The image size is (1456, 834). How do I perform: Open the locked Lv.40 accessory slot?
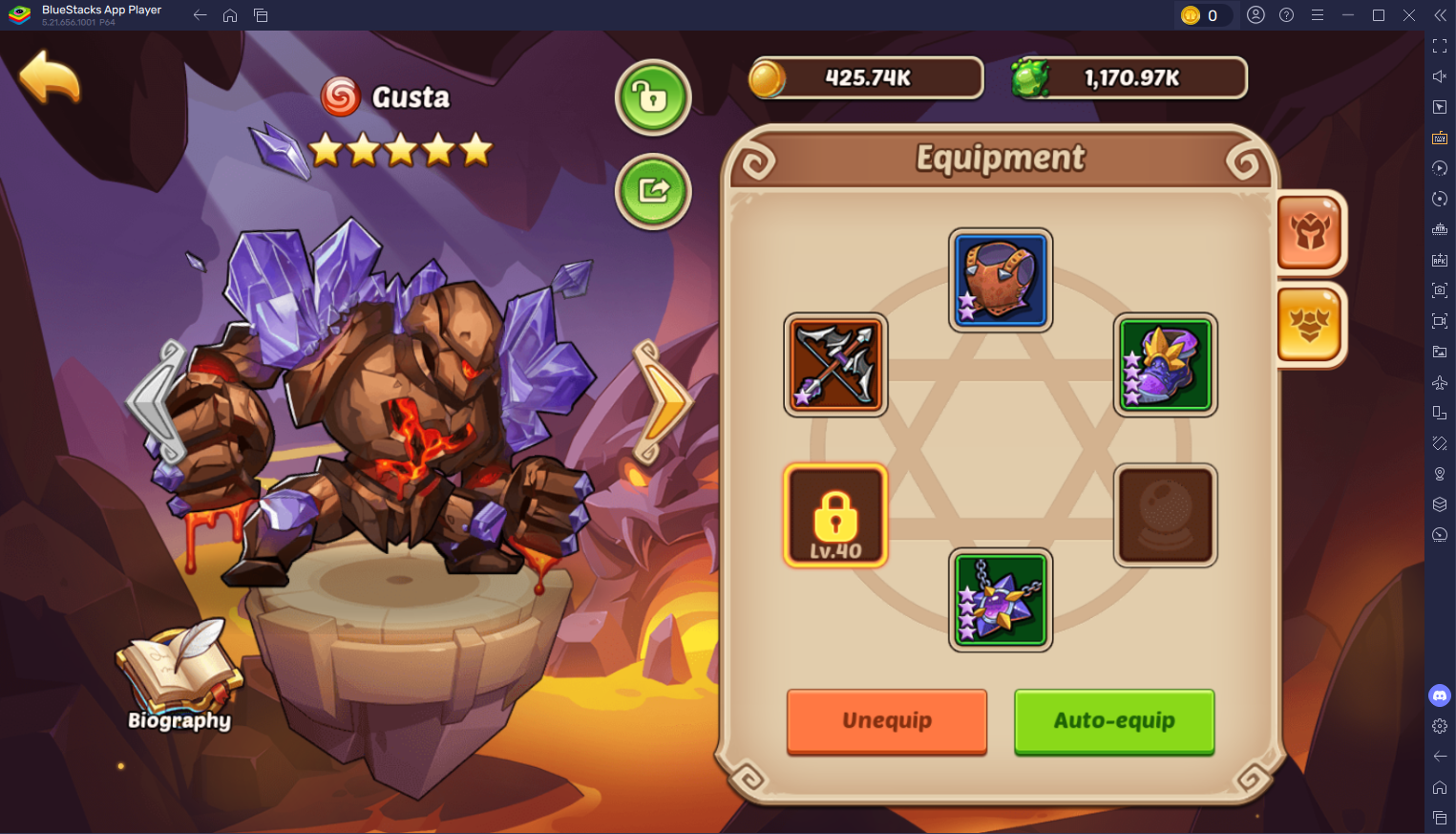click(x=834, y=516)
